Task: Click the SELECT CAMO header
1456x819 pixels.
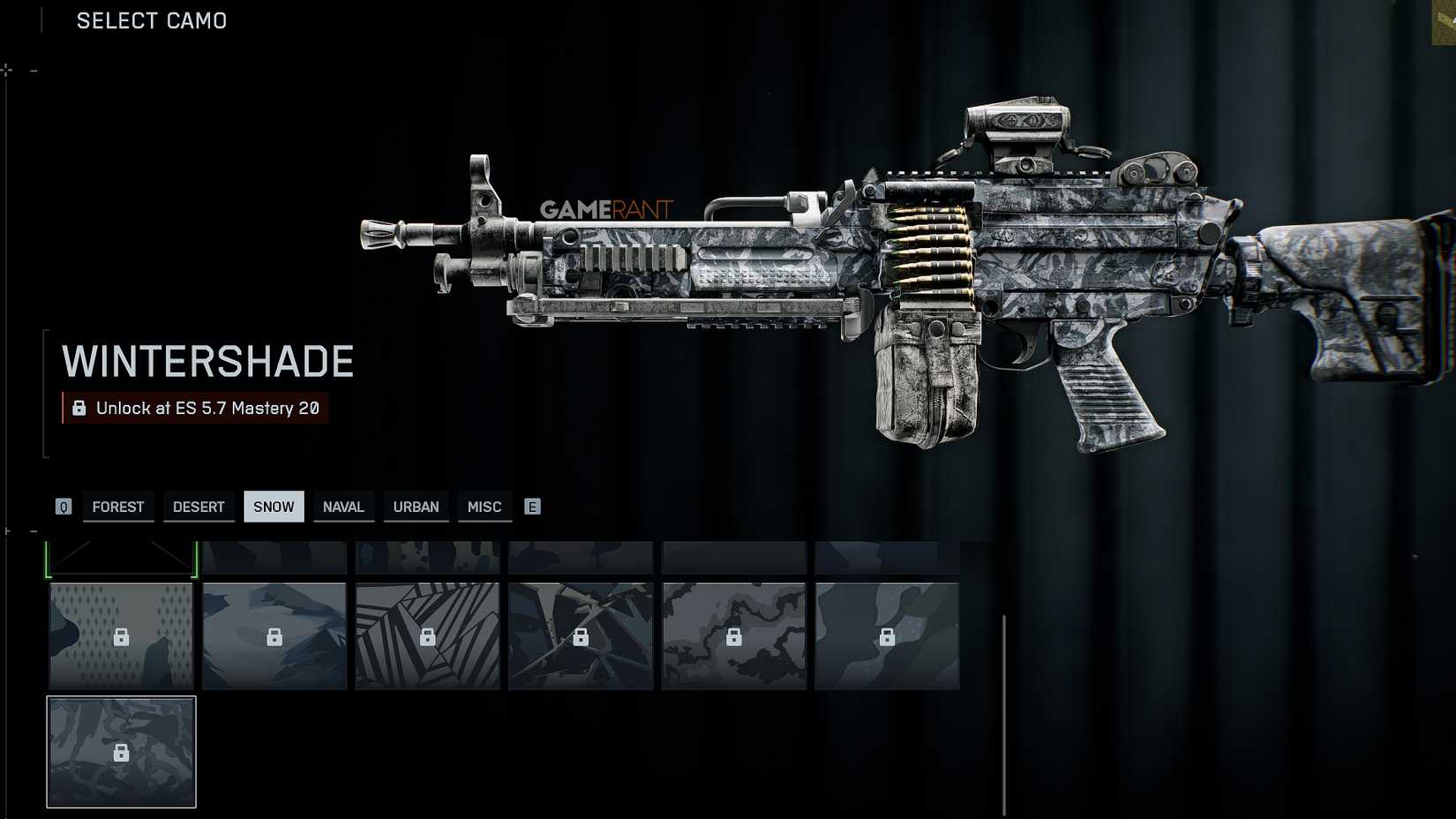Action: (x=150, y=20)
